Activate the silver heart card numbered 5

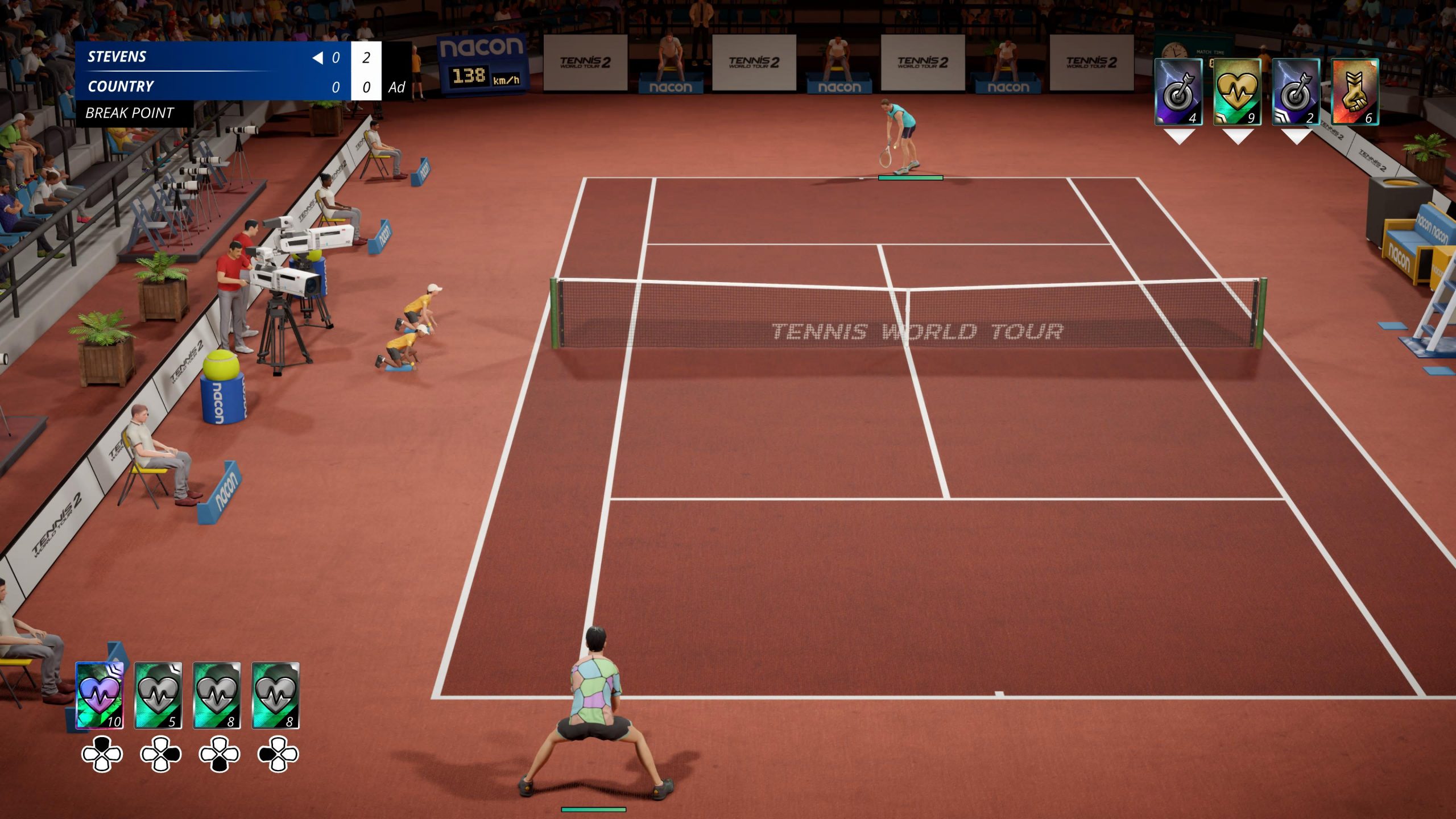click(x=158, y=695)
